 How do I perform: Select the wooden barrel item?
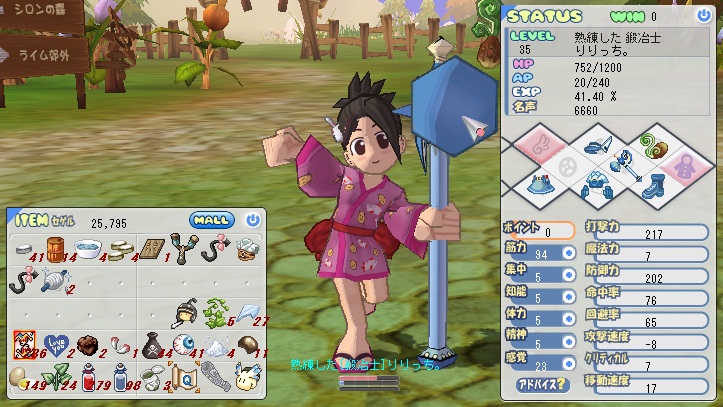[56, 248]
